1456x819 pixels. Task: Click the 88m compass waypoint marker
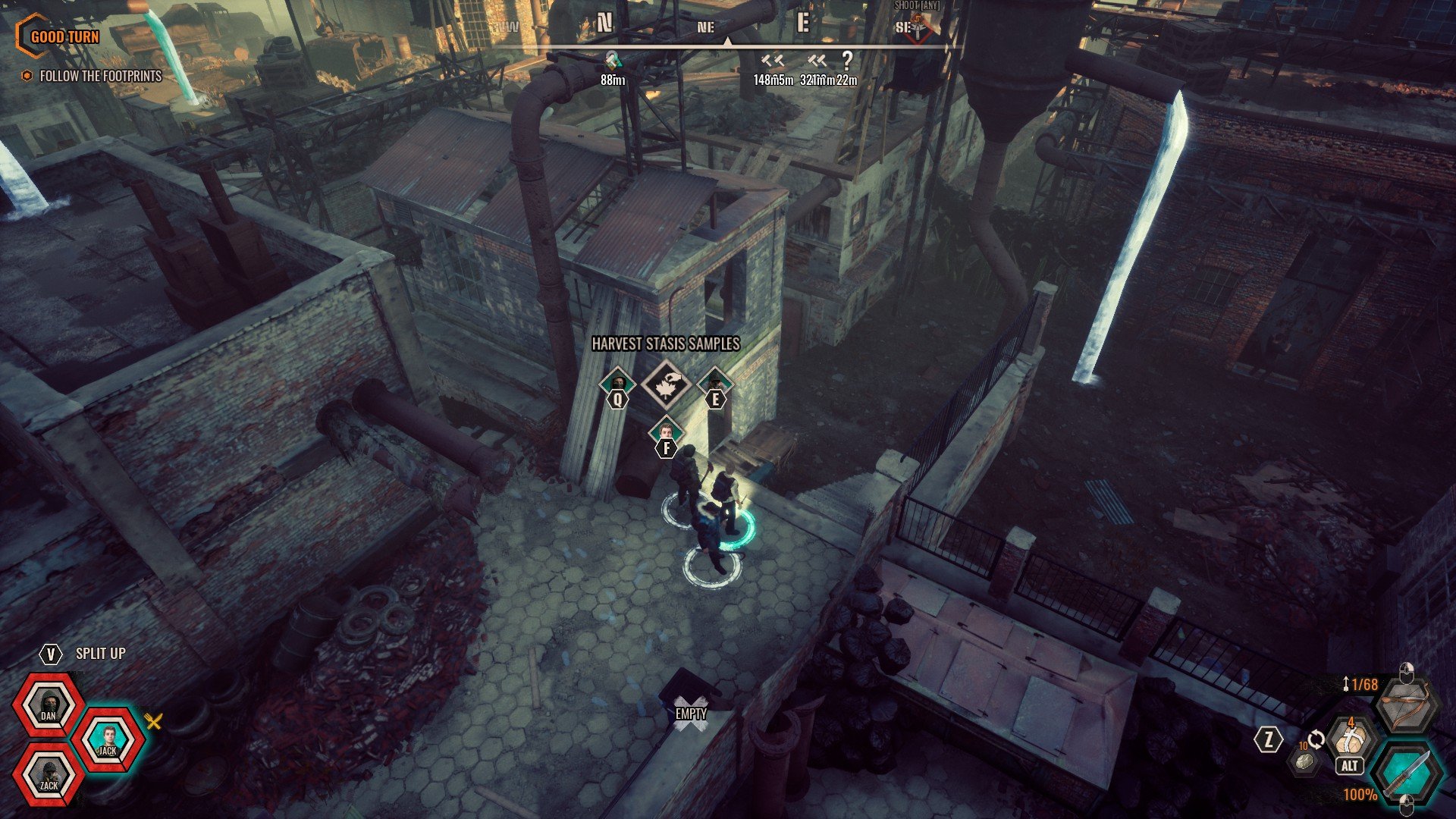tap(613, 61)
